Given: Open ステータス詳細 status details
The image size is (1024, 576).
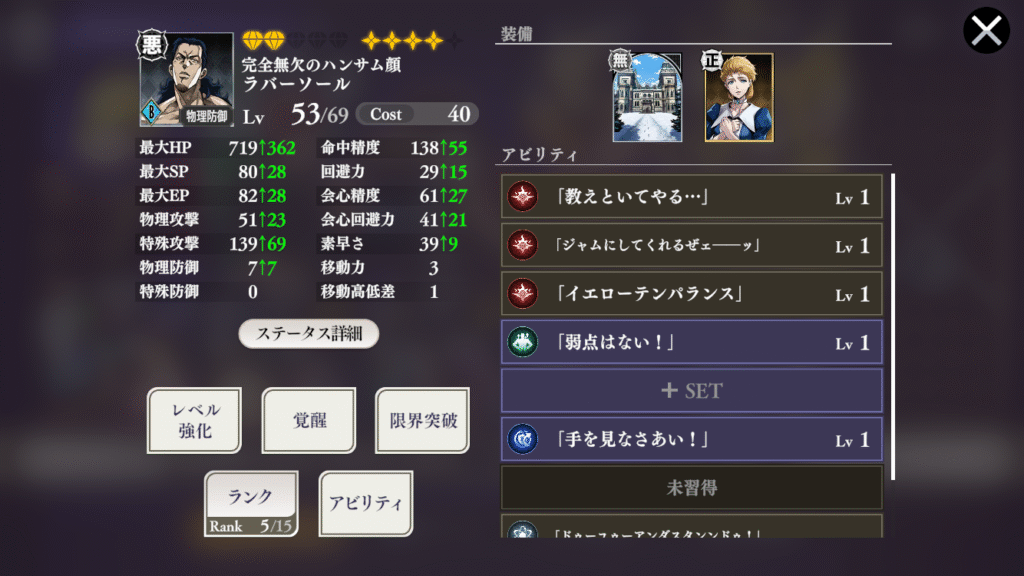Looking at the screenshot, I should coord(308,334).
